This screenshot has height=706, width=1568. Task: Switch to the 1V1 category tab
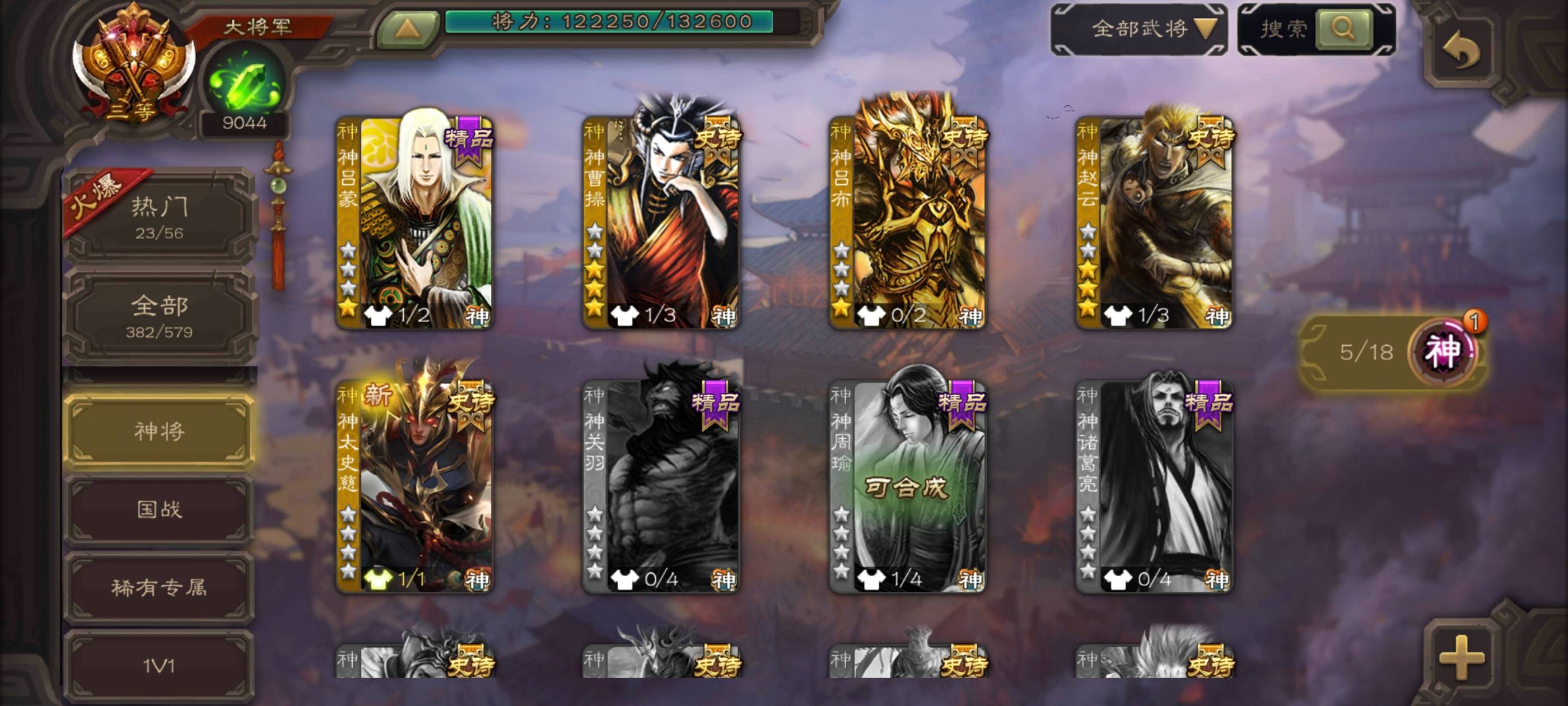[159, 665]
